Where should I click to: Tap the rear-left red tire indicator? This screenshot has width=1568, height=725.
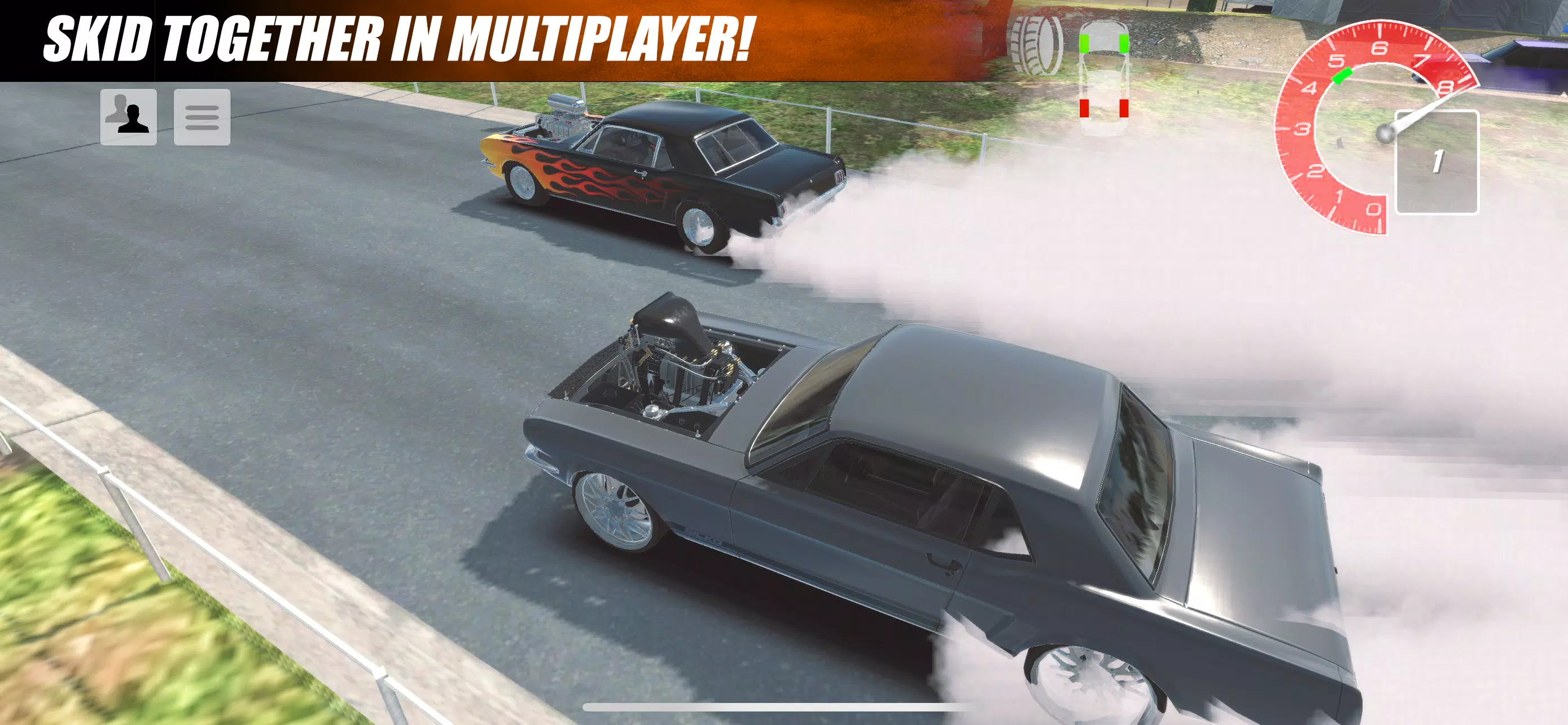tap(1085, 110)
